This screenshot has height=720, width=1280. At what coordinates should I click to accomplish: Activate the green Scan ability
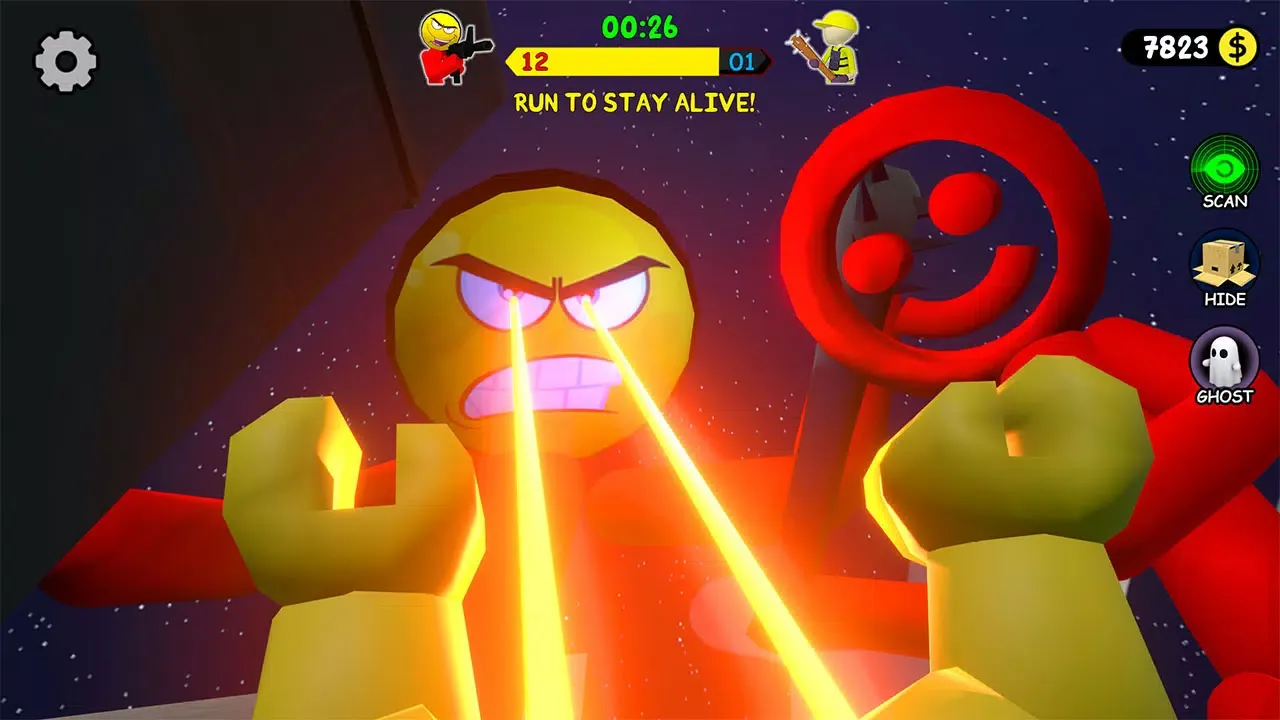coord(1224,166)
